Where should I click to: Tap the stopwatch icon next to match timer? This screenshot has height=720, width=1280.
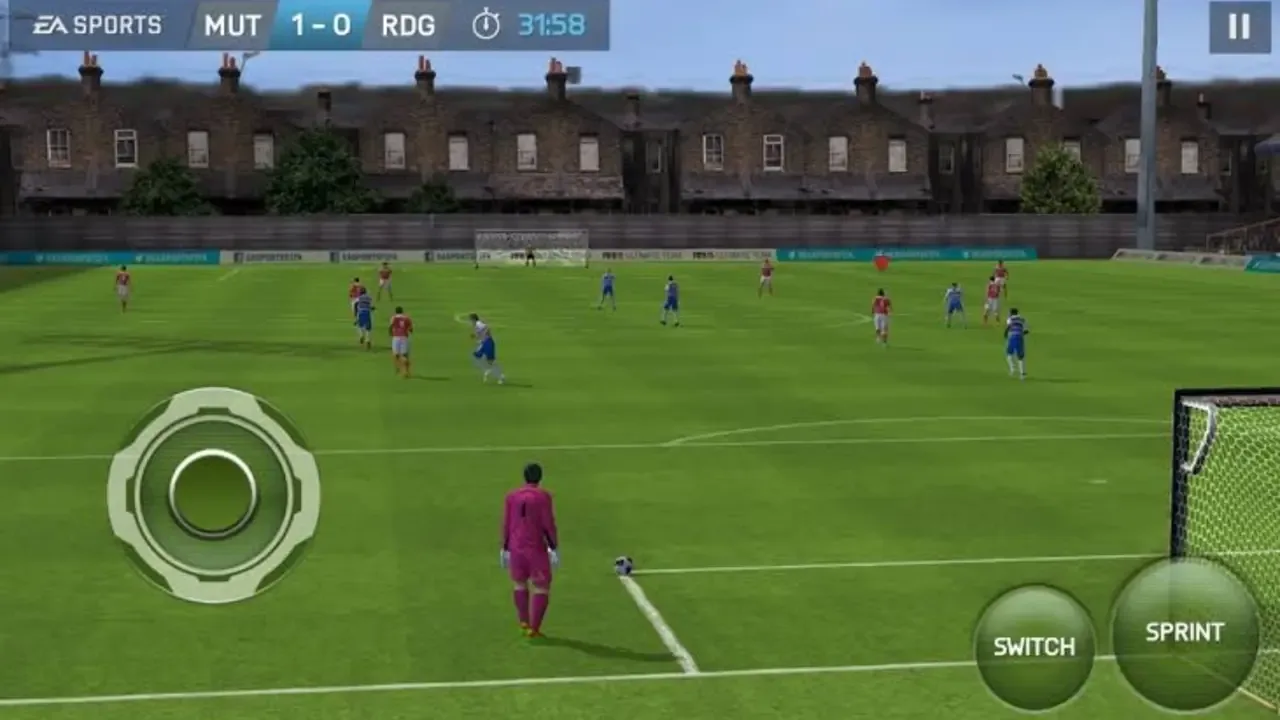[487, 22]
